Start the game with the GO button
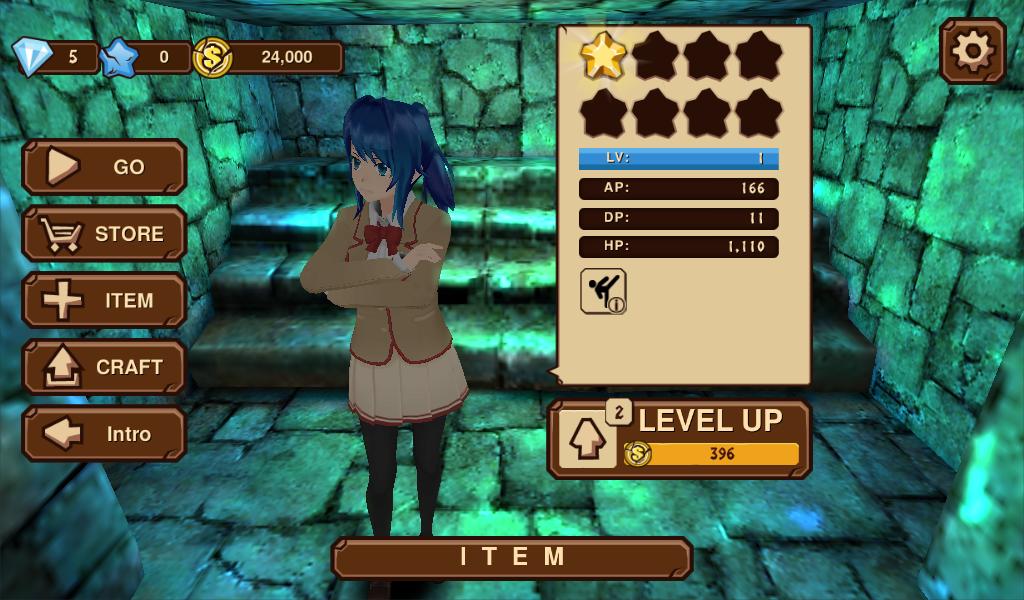The image size is (1024, 600). (x=104, y=167)
